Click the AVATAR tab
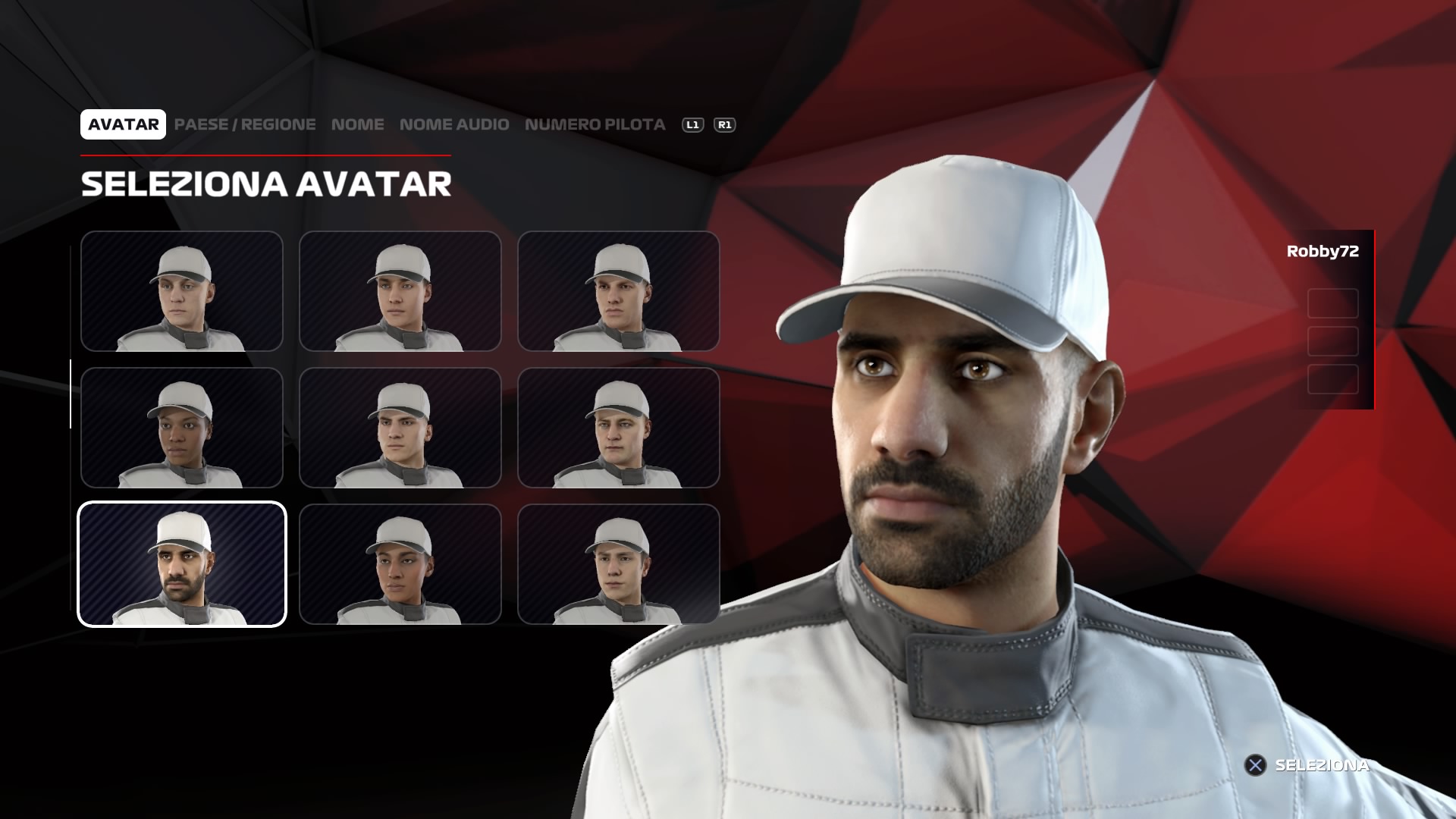Viewport: 1456px width, 819px height. tap(123, 124)
